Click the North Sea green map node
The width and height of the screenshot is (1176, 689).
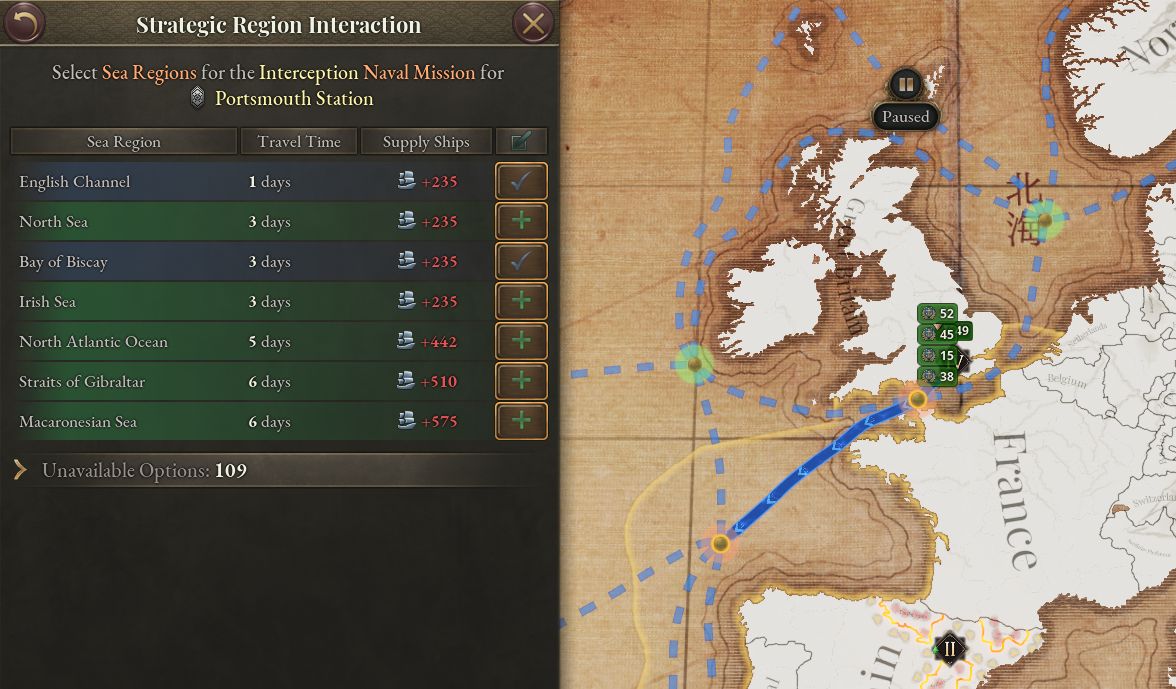(1044, 219)
